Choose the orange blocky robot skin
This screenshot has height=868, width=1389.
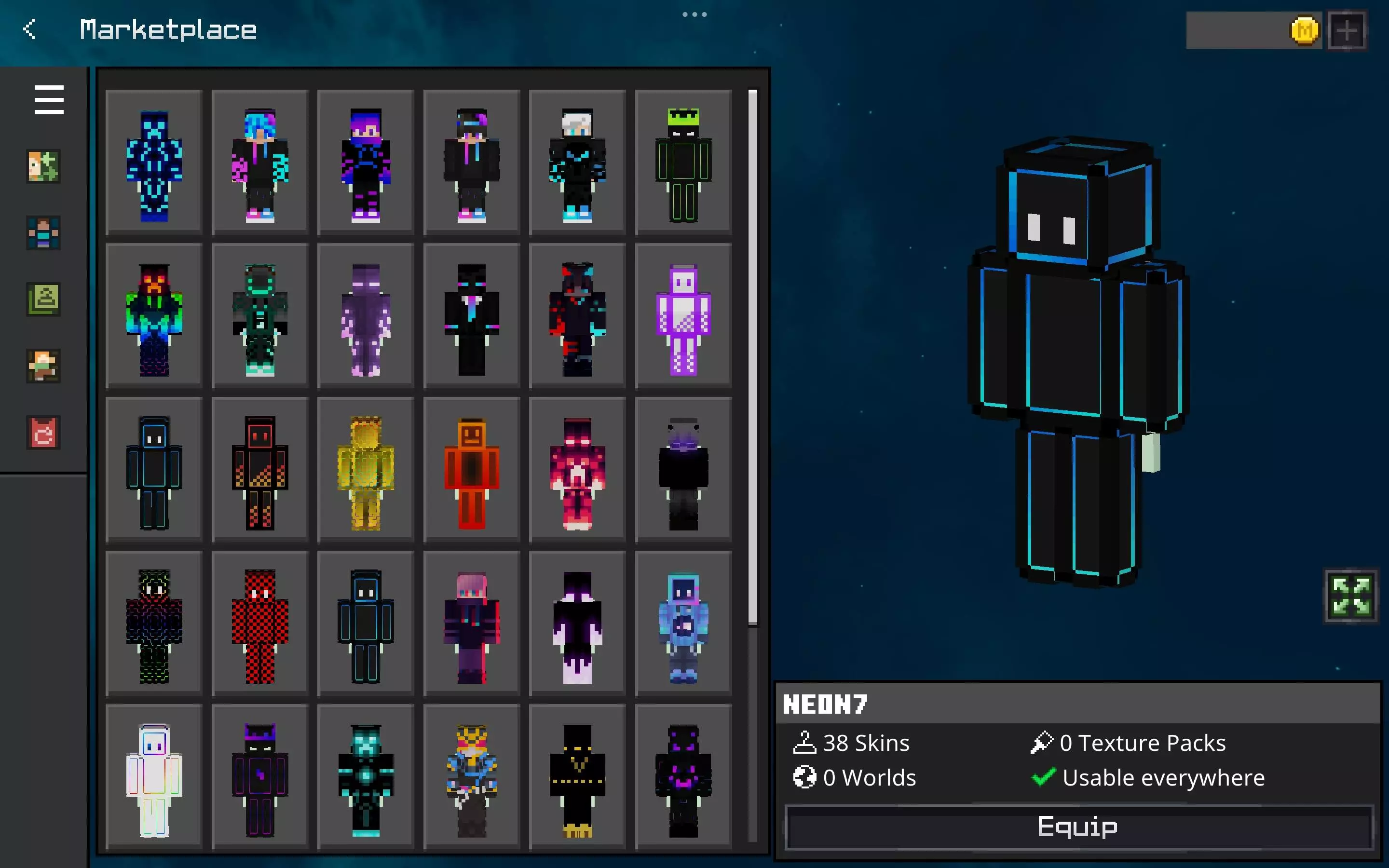(x=471, y=471)
